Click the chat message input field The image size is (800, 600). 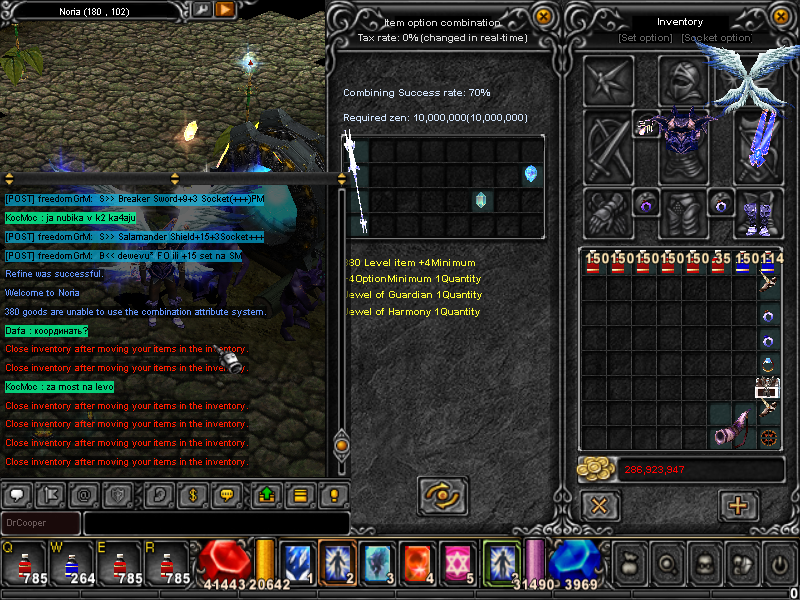[x=215, y=523]
